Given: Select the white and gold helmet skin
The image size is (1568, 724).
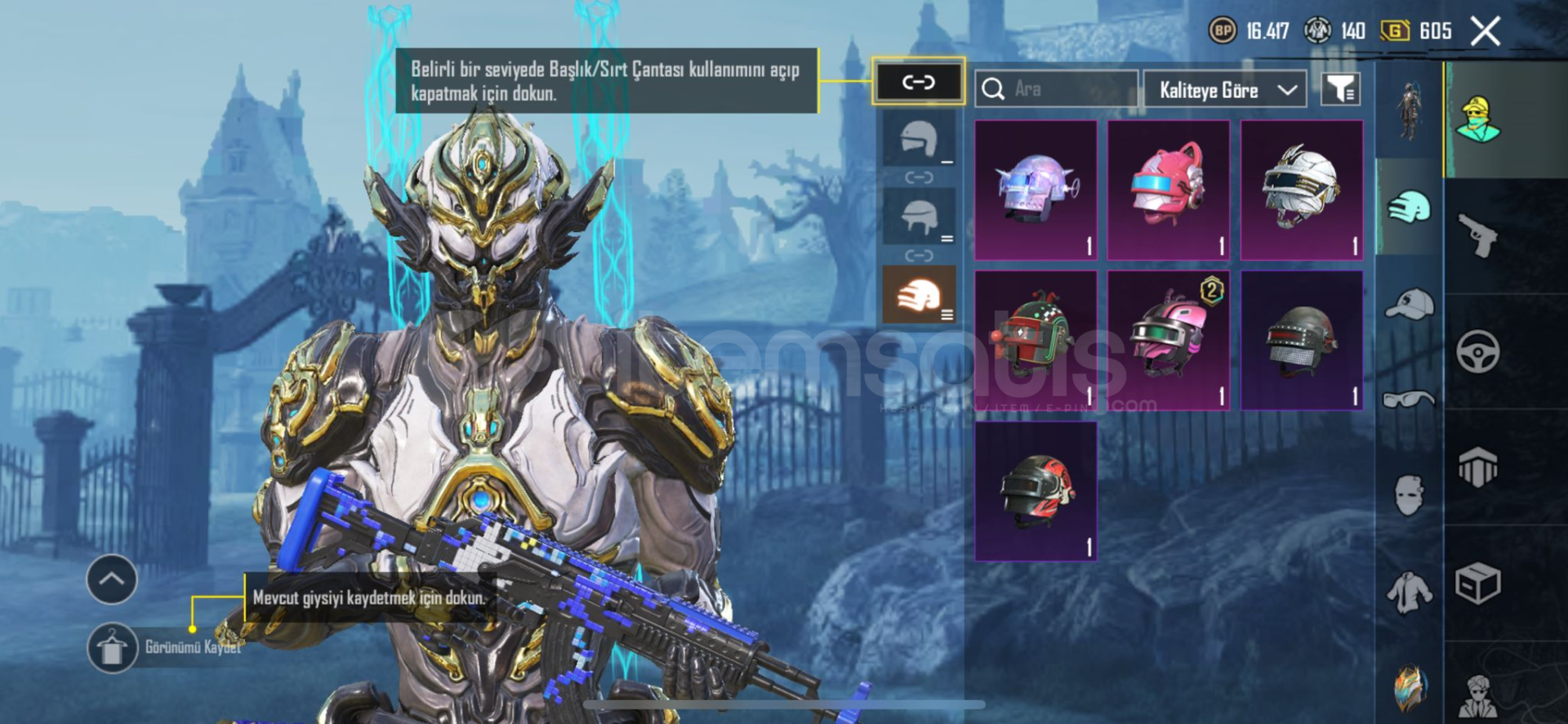Looking at the screenshot, I should (x=1302, y=190).
